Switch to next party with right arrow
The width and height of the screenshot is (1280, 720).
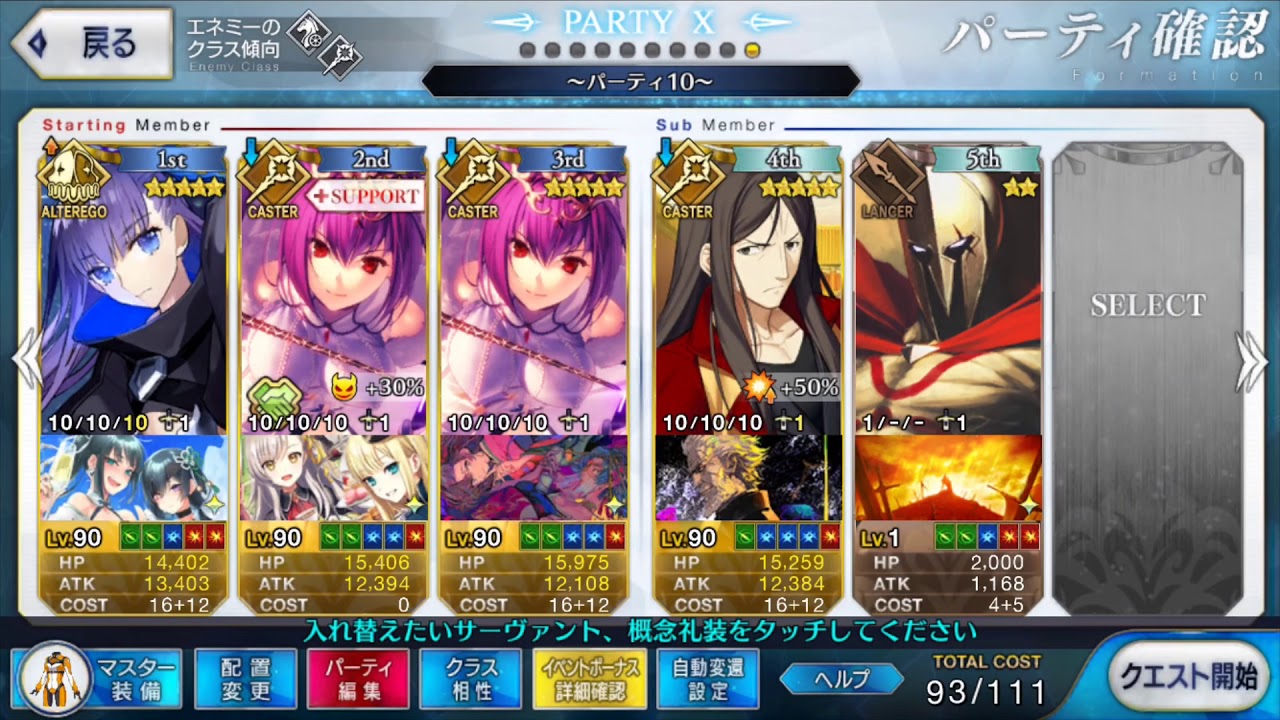tap(1252, 362)
